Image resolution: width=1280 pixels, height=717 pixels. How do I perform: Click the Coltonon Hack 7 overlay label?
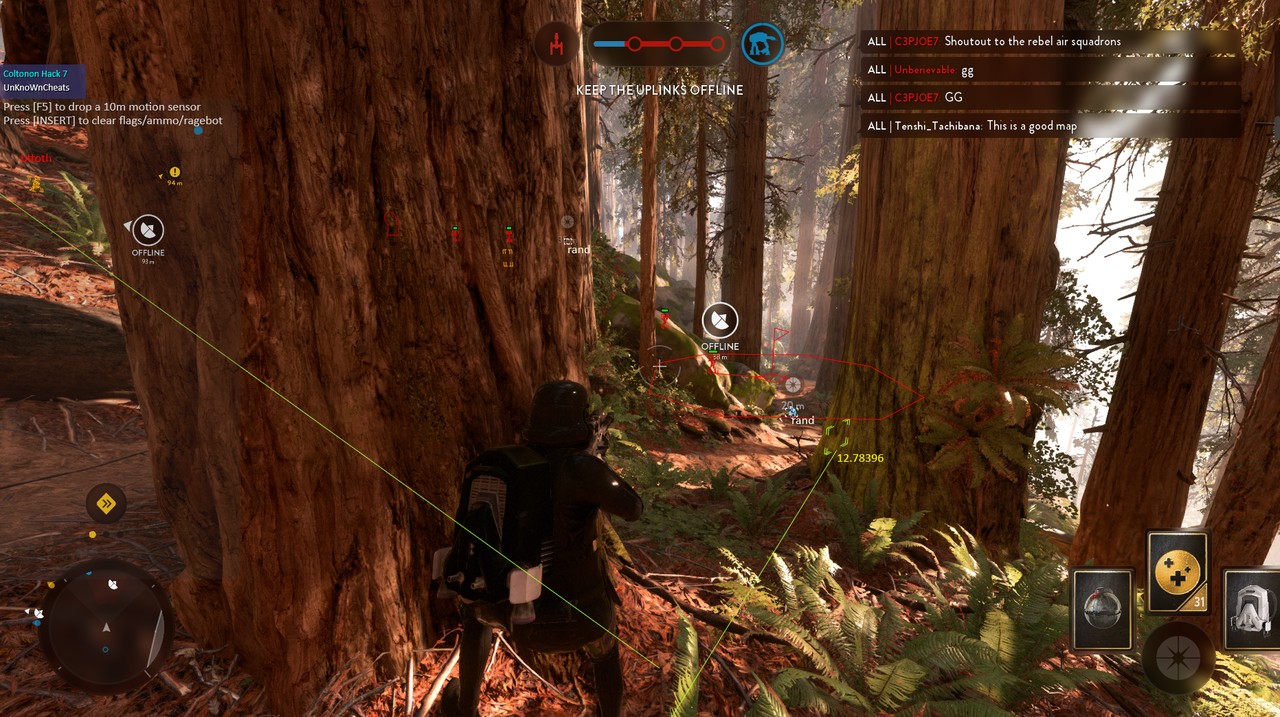(x=36, y=74)
